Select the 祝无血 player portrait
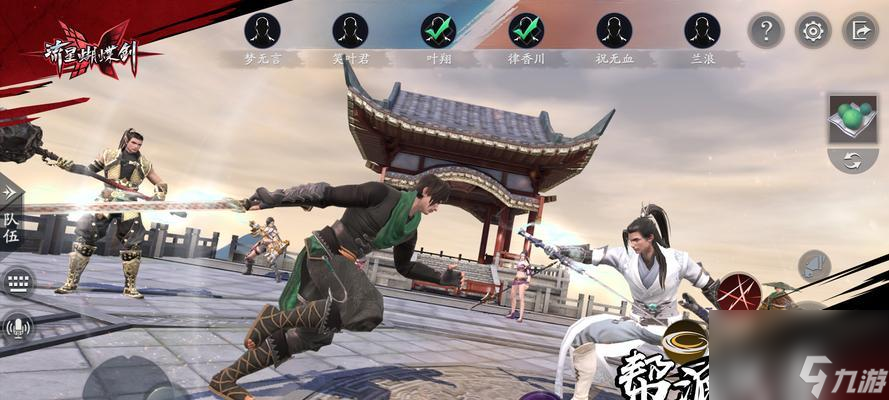The image size is (889, 400). point(614,30)
